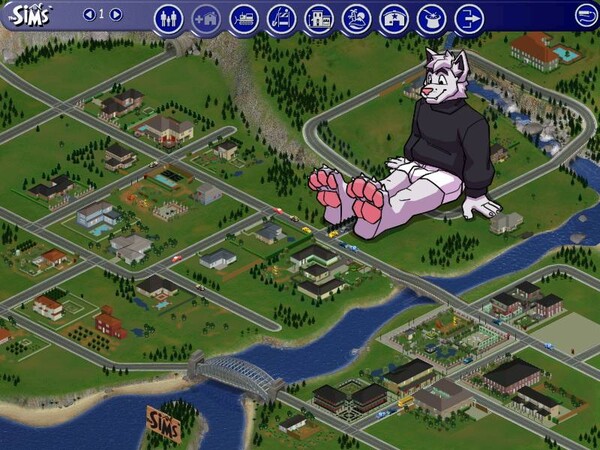Viewport: 600px width, 450px height.
Task: Go to the next neighborhood with right arrow
Action: click(x=116, y=15)
